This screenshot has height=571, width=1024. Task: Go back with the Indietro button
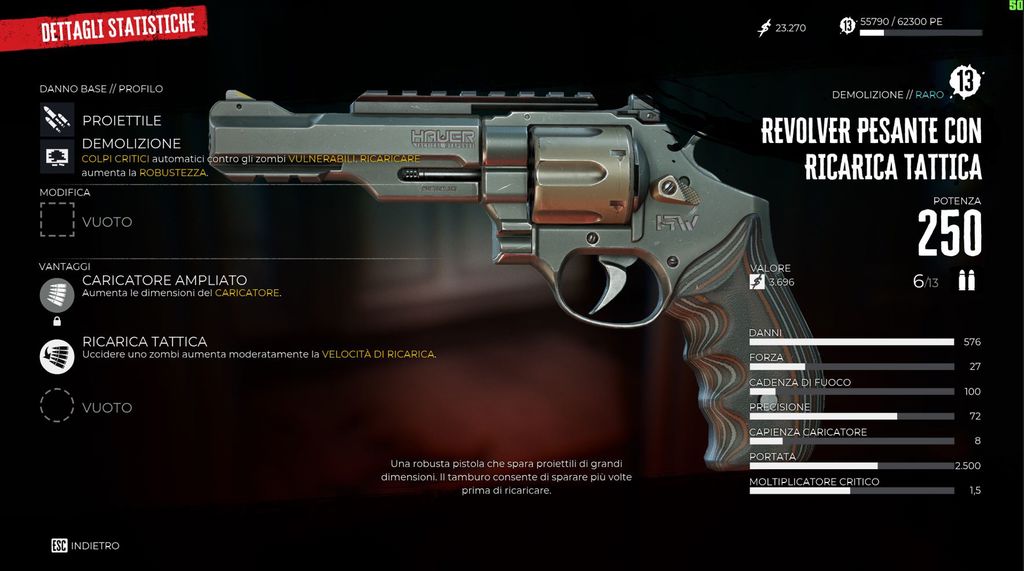coord(86,546)
